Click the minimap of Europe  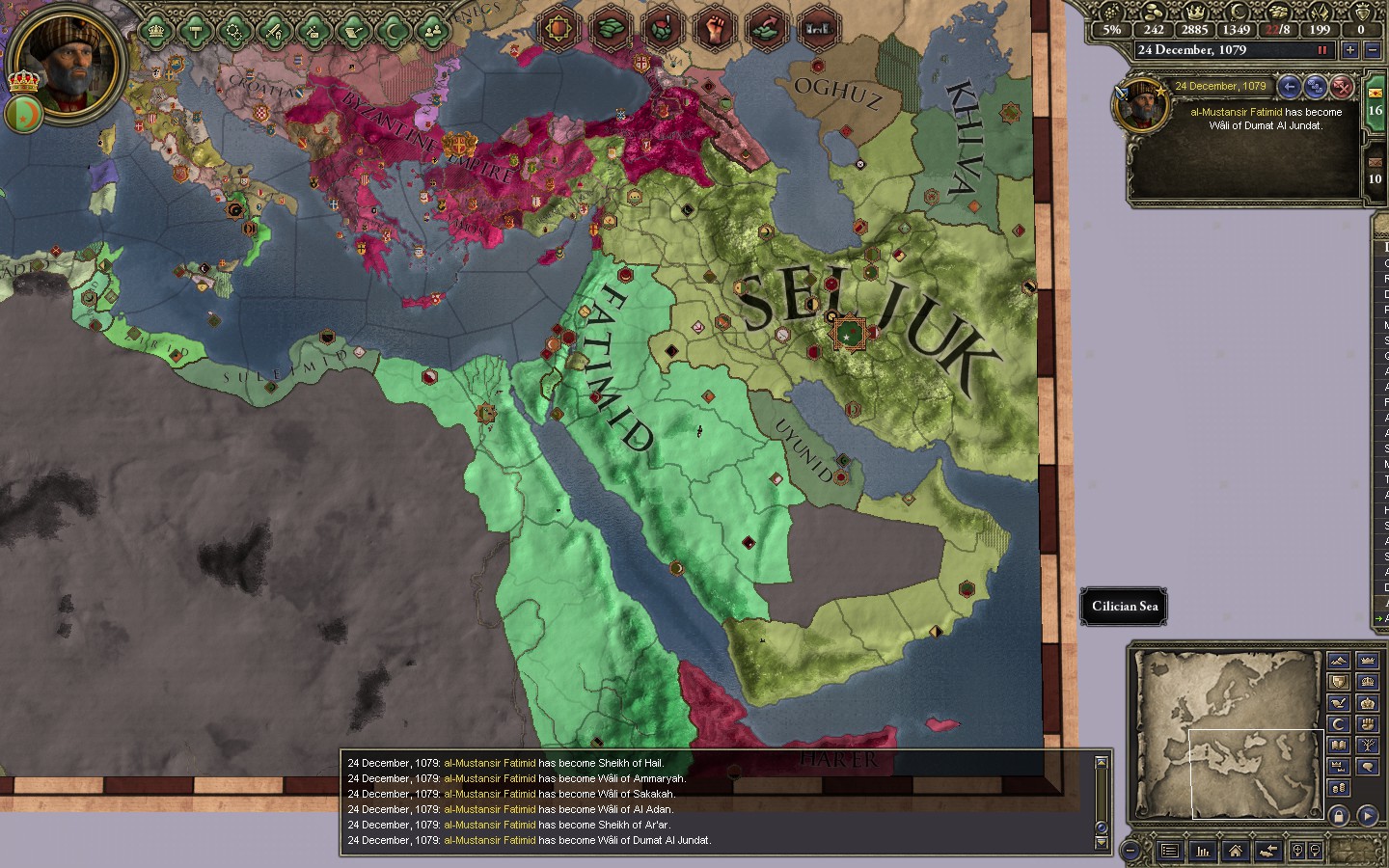pyautogui.click(x=1229, y=733)
